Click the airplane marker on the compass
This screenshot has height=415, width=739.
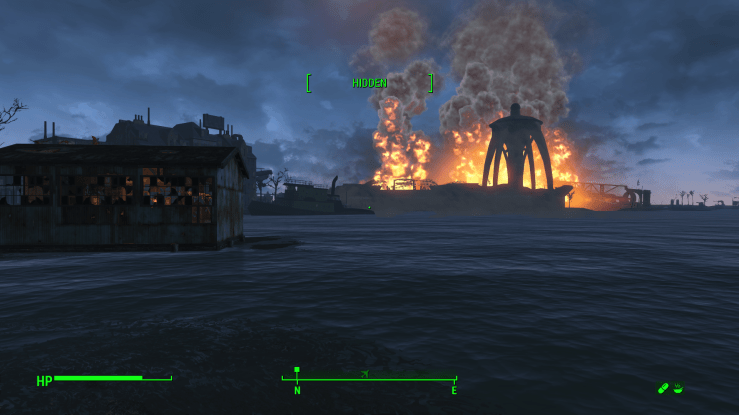click(x=364, y=374)
